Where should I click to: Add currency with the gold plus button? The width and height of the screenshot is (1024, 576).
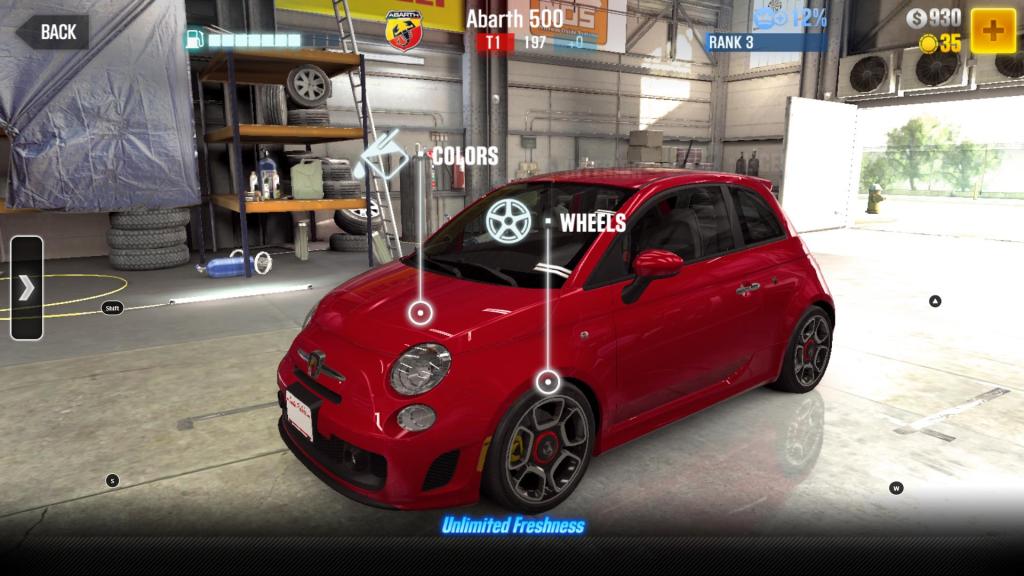tap(993, 30)
